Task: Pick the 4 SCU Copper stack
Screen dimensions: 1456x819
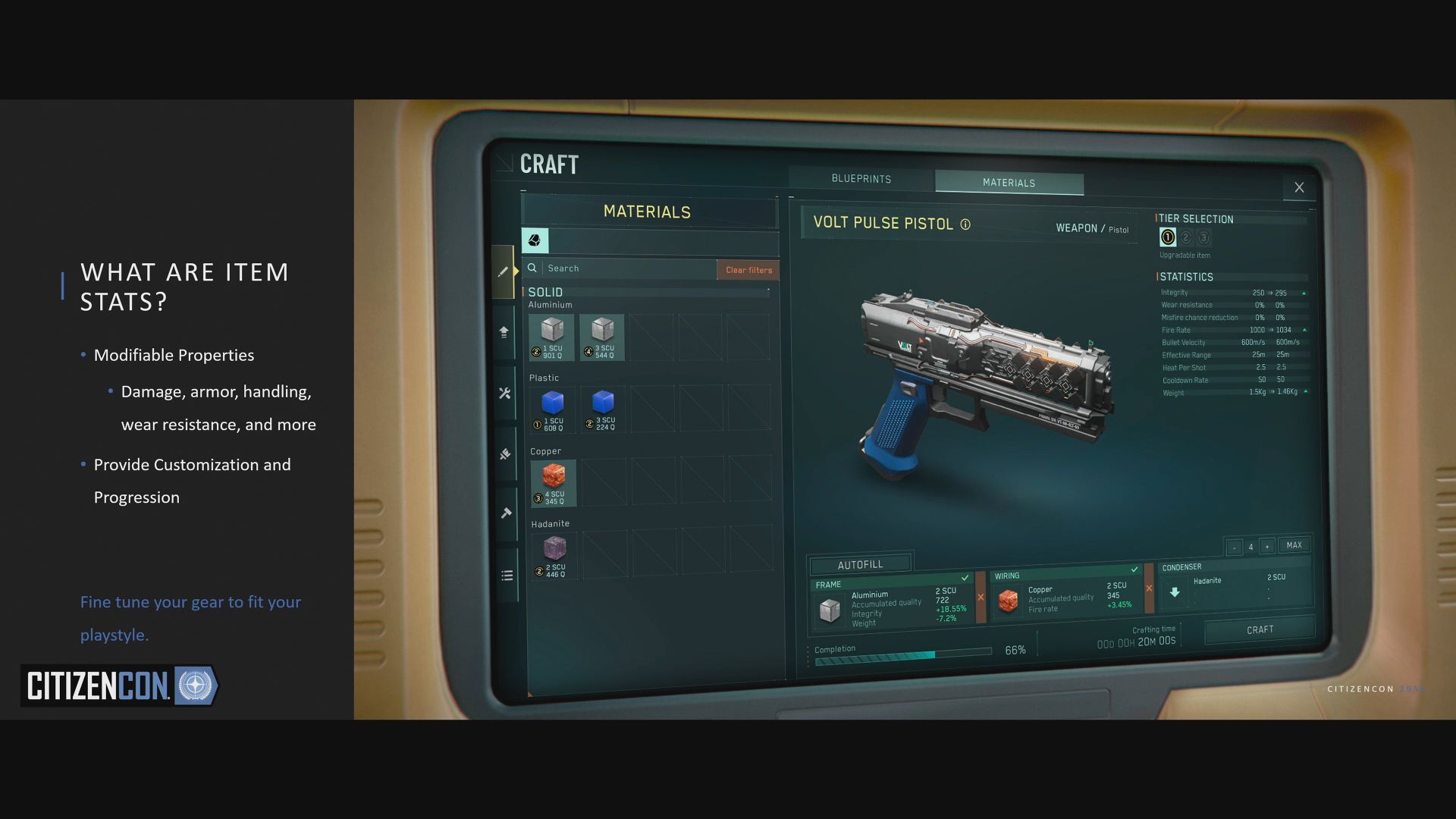Action: pos(554,483)
